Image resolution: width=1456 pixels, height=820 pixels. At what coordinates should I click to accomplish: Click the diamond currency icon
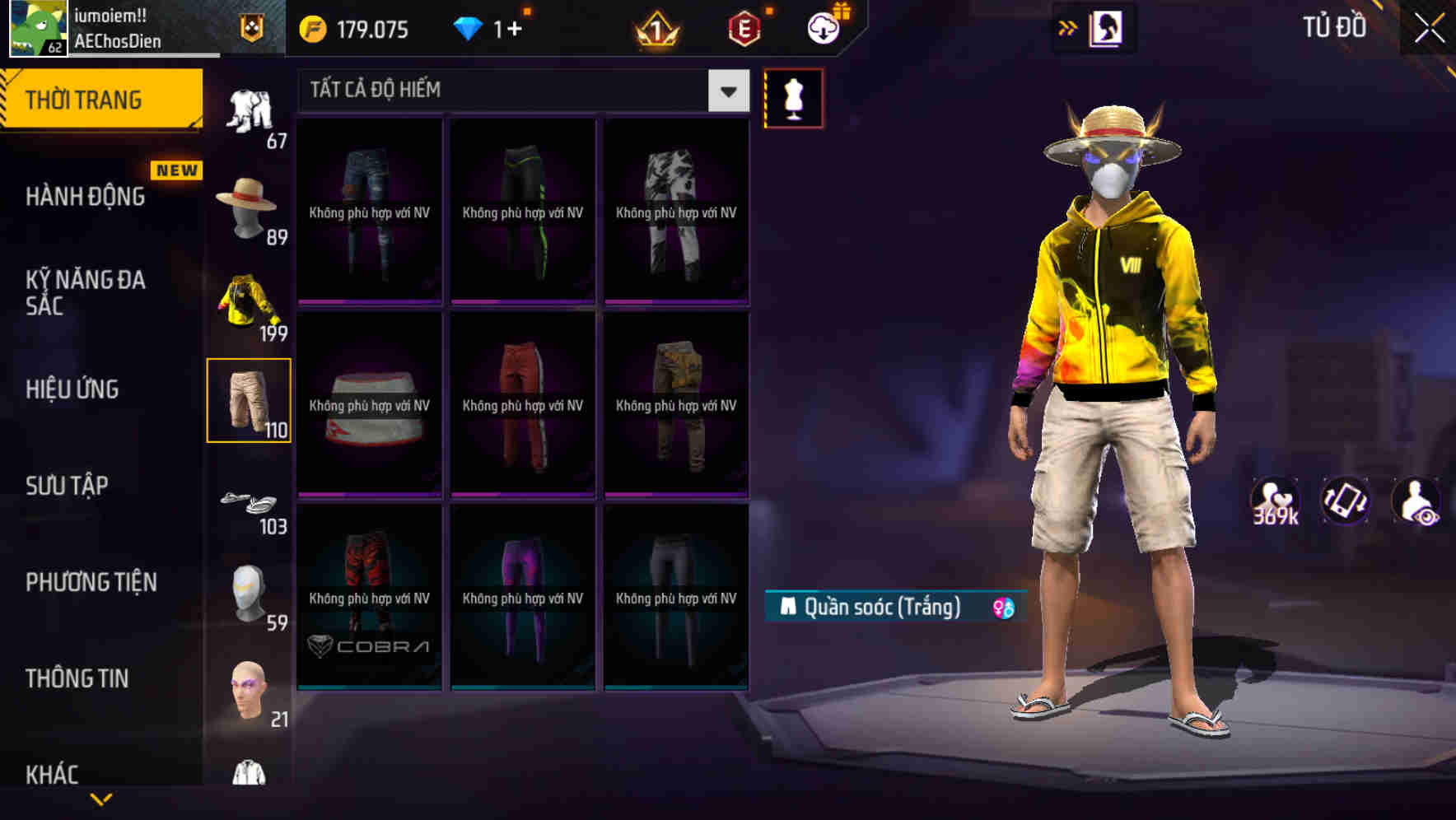pos(467,29)
